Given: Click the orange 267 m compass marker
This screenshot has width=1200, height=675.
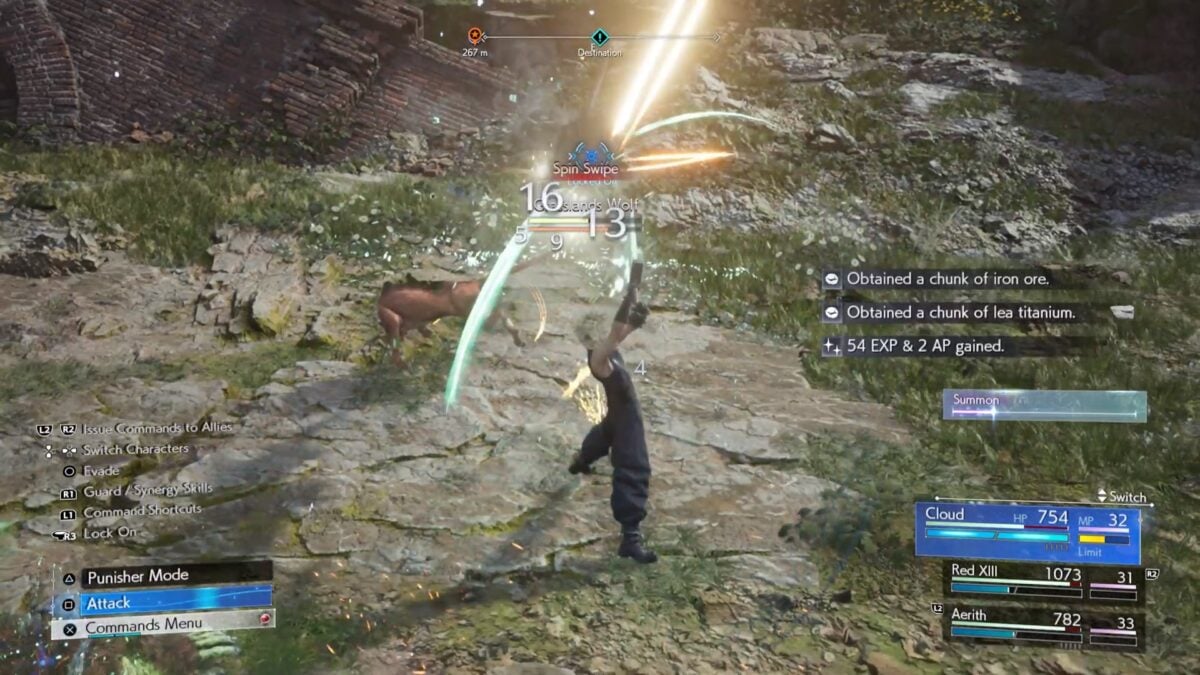Looking at the screenshot, I should click(476, 36).
